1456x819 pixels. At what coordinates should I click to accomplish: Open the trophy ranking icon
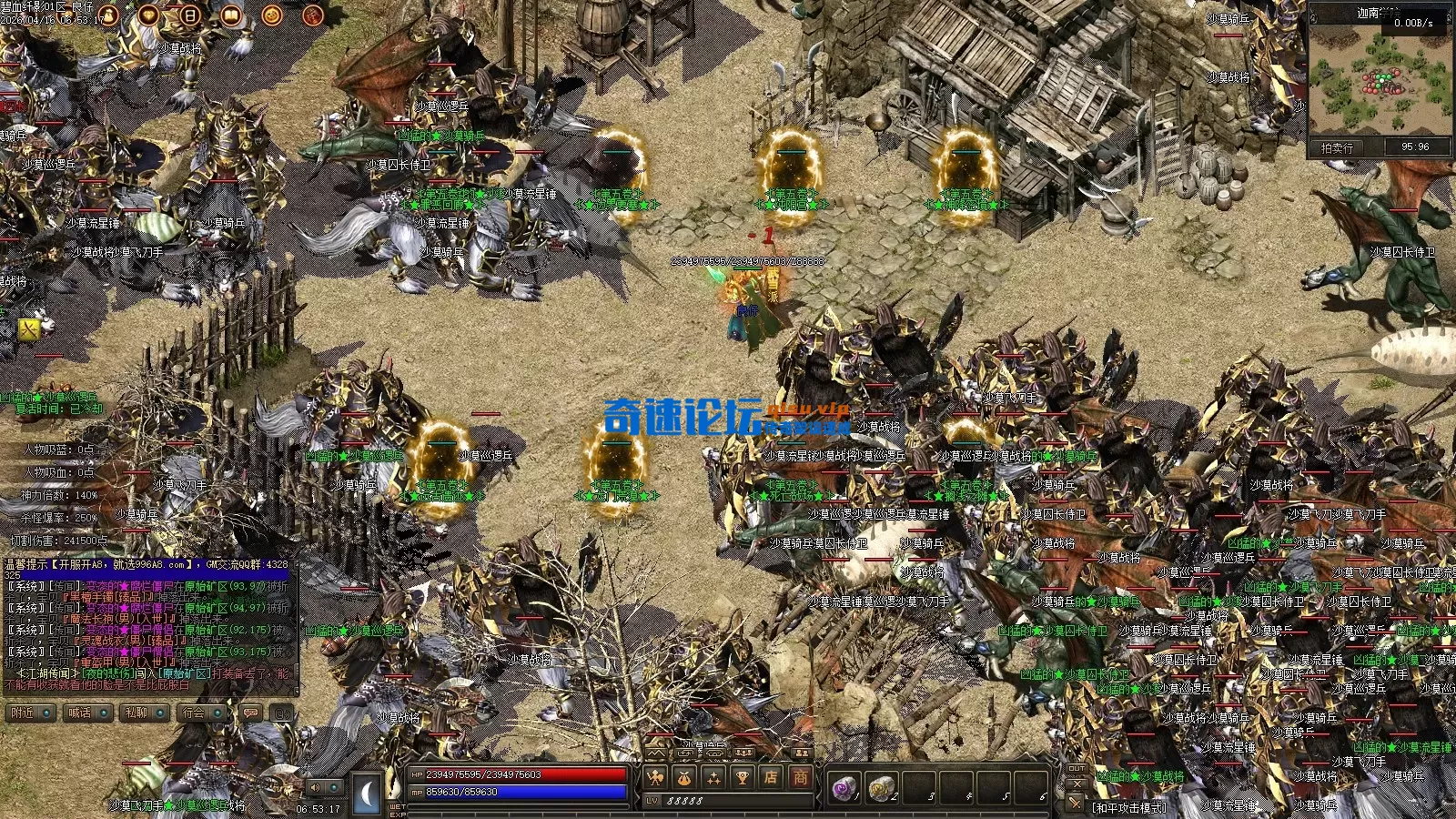point(743,778)
